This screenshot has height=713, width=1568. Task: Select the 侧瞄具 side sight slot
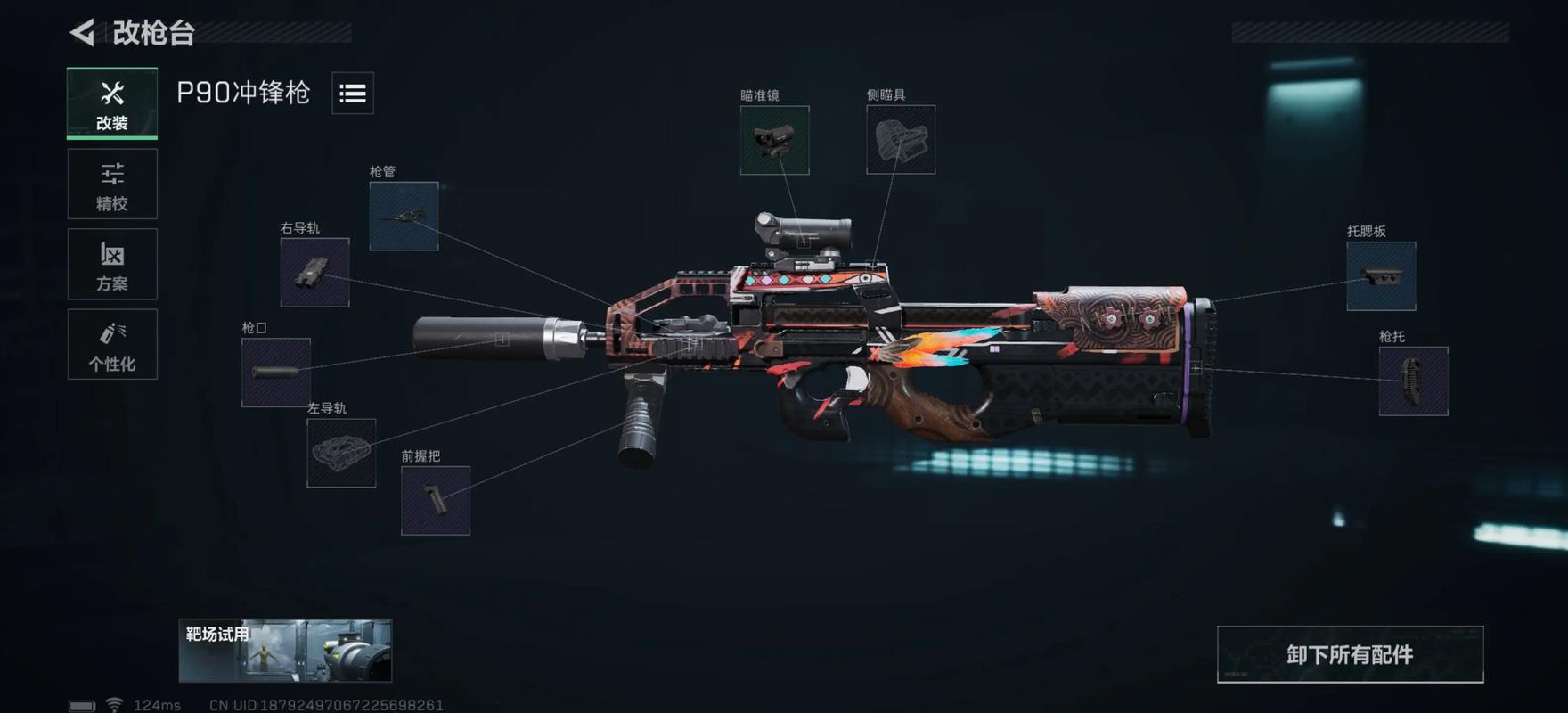[x=901, y=140]
